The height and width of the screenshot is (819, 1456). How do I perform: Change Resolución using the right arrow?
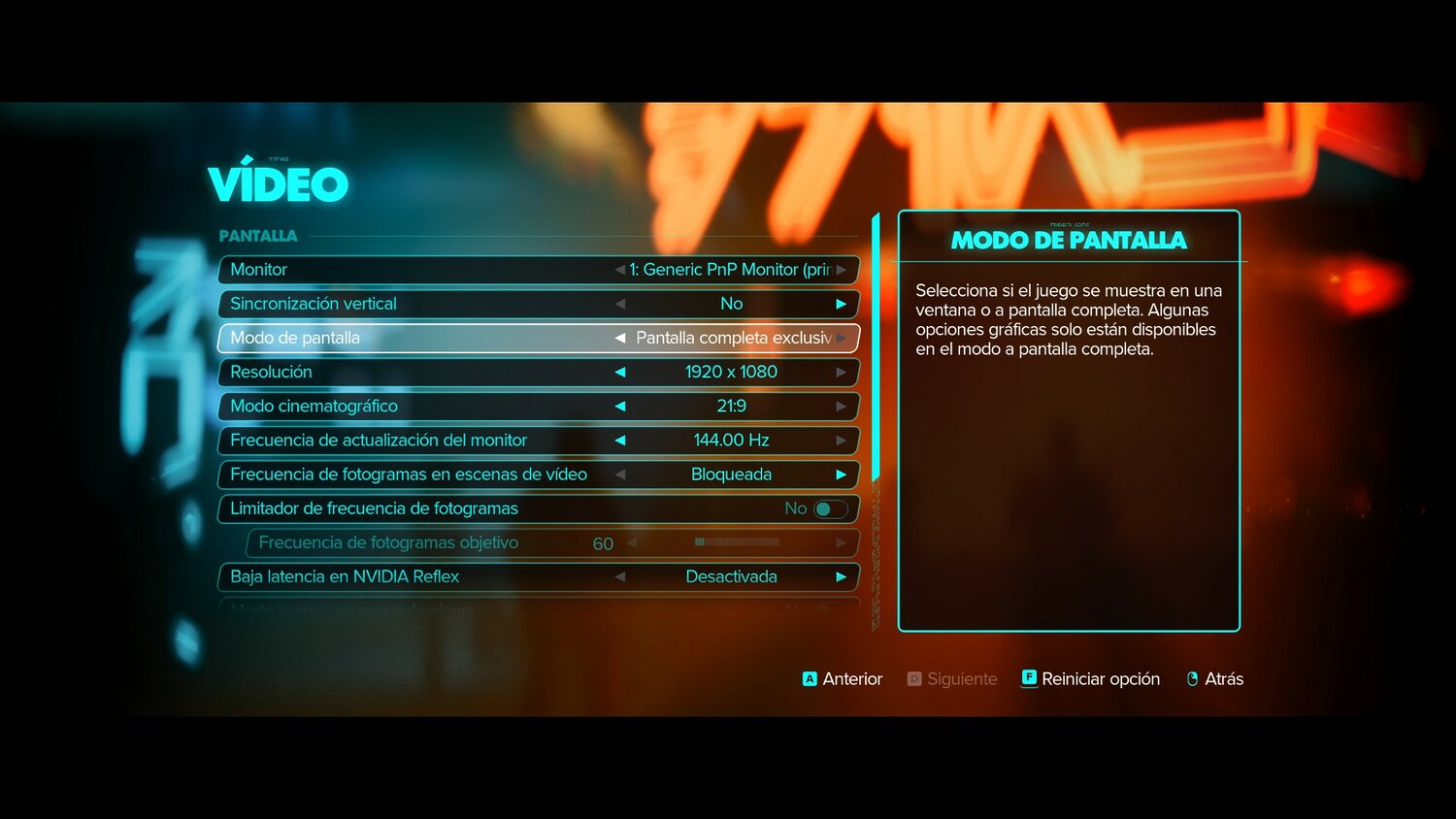click(842, 372)
